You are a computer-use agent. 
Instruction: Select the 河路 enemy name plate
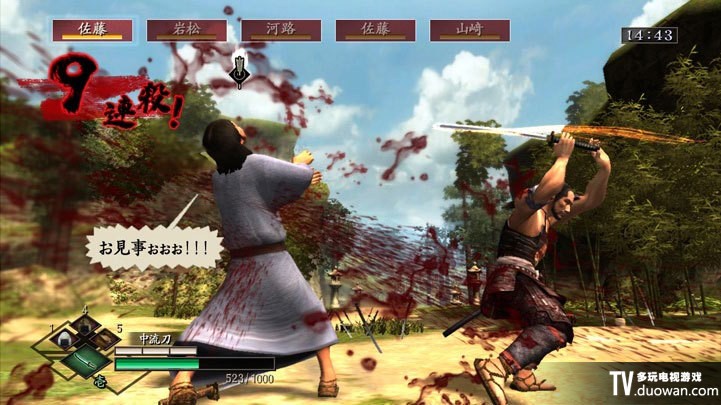click(x=281, y=30)
